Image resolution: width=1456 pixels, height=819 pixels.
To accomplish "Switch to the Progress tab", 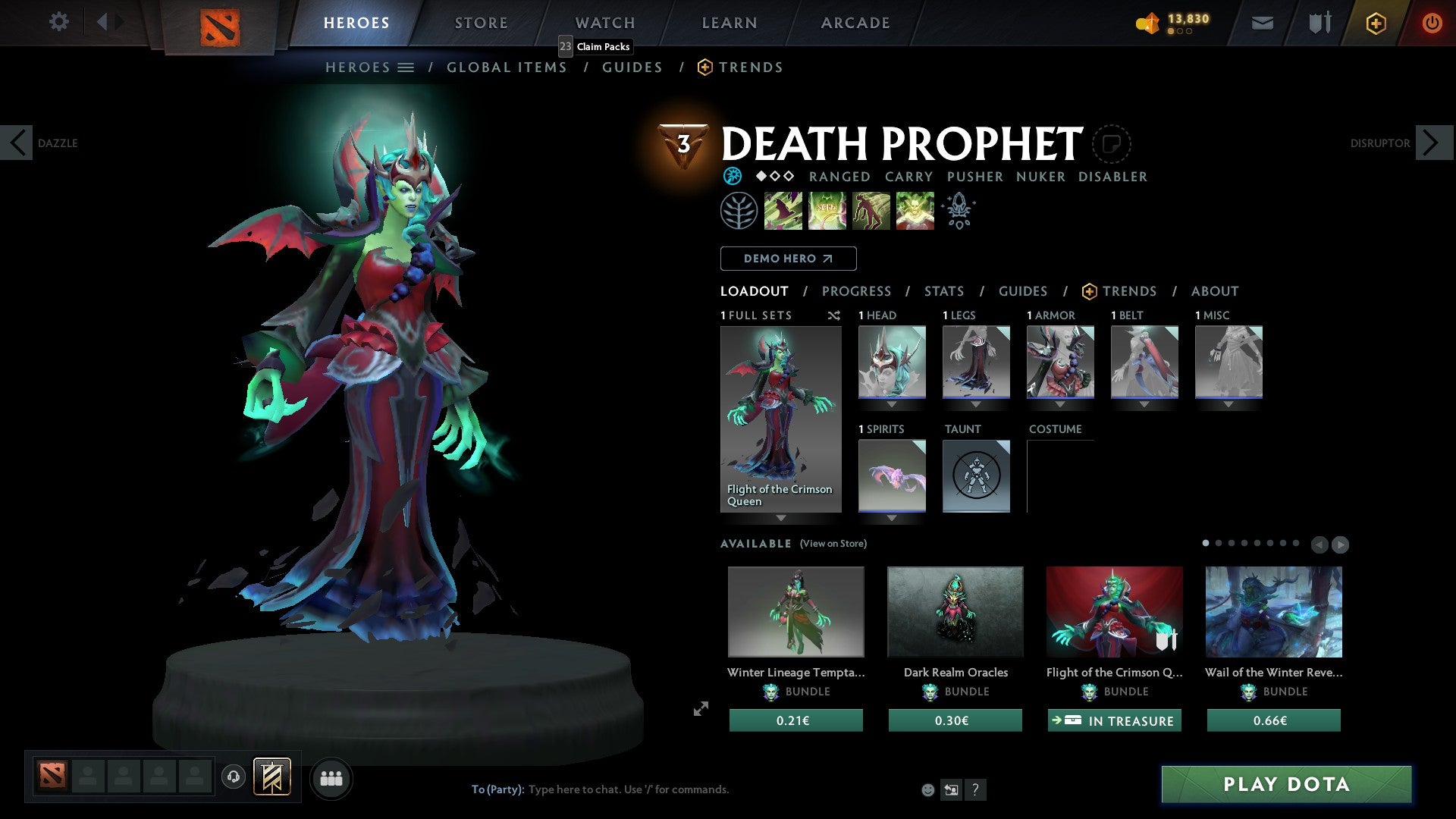I will click(857, 291).
